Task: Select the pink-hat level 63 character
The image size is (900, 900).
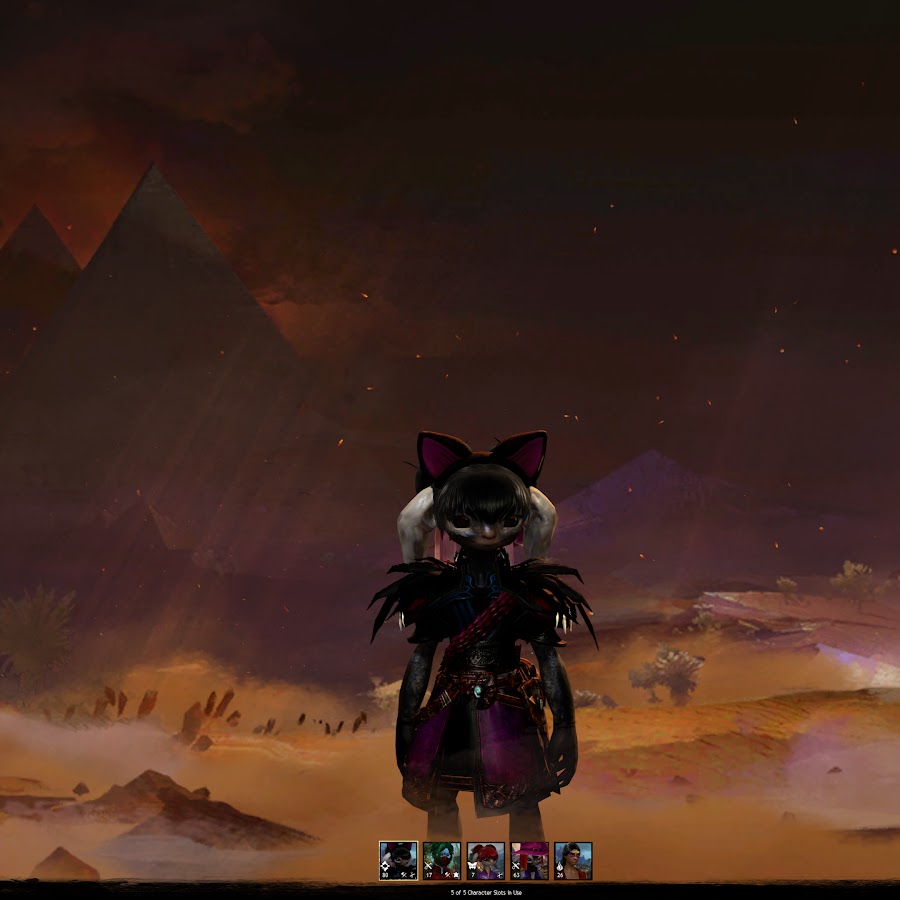Action: (x=529, y=860)
